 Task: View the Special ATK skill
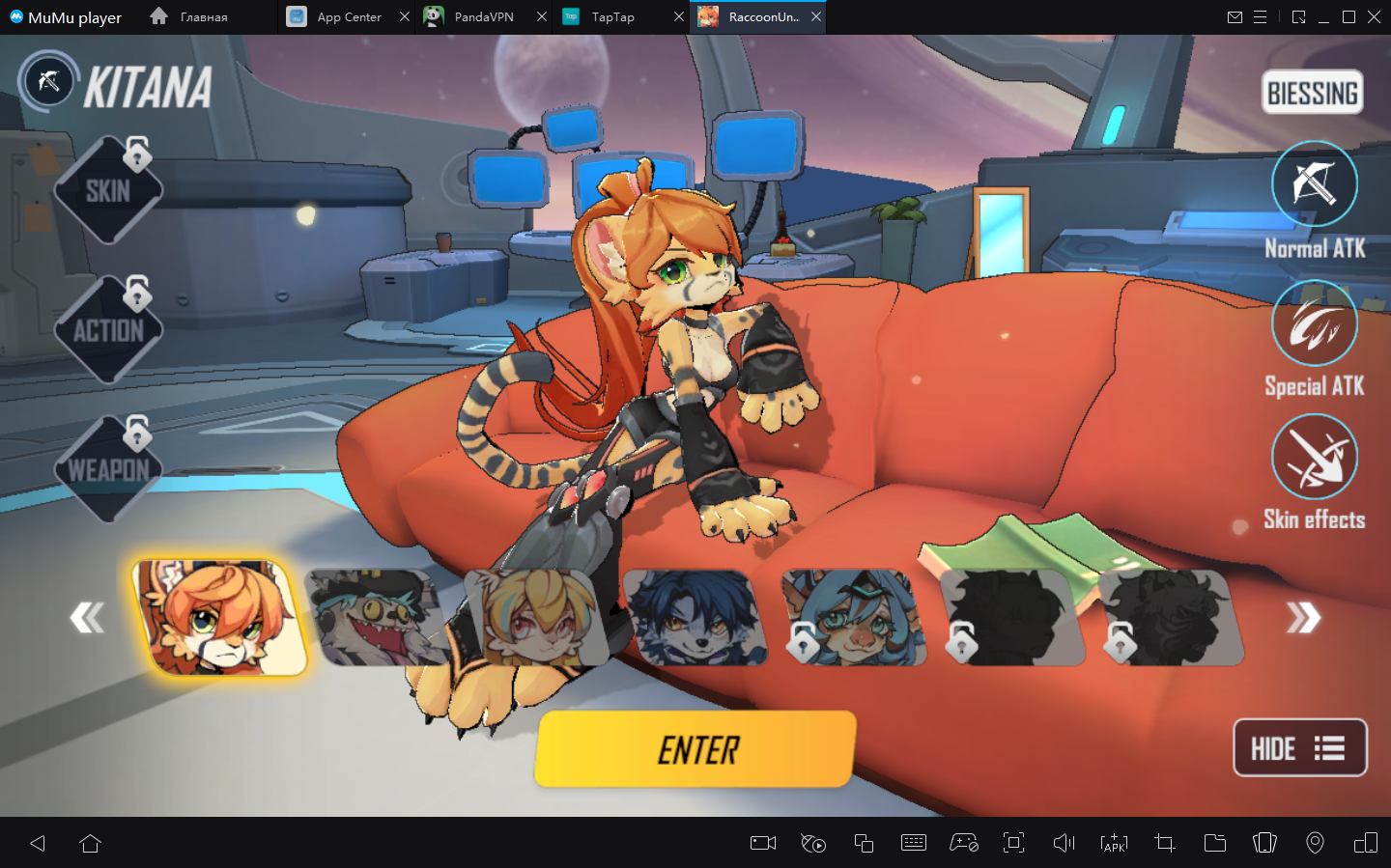[x=1314, y=323]
